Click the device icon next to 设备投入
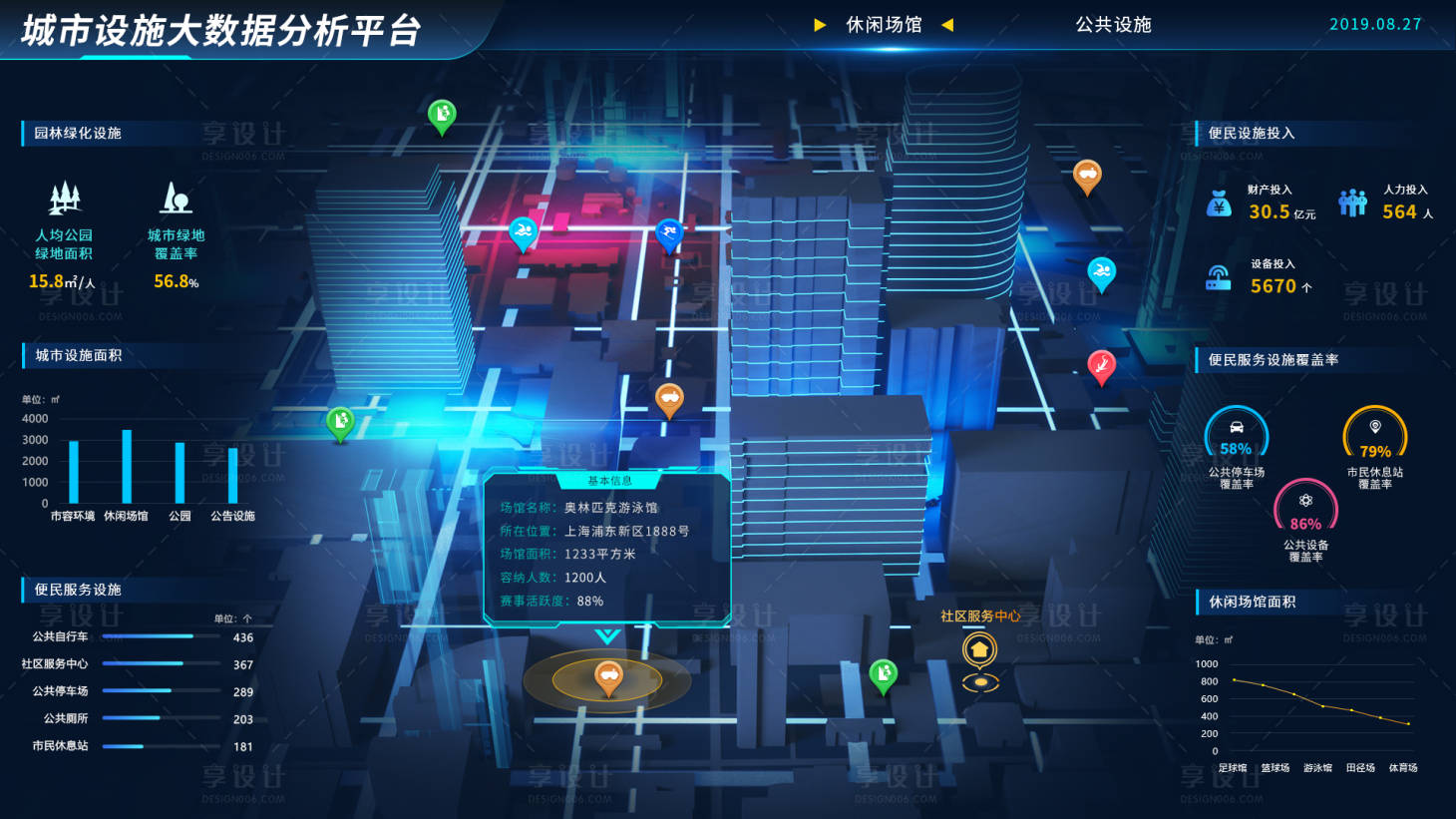 click(1218, 276)
